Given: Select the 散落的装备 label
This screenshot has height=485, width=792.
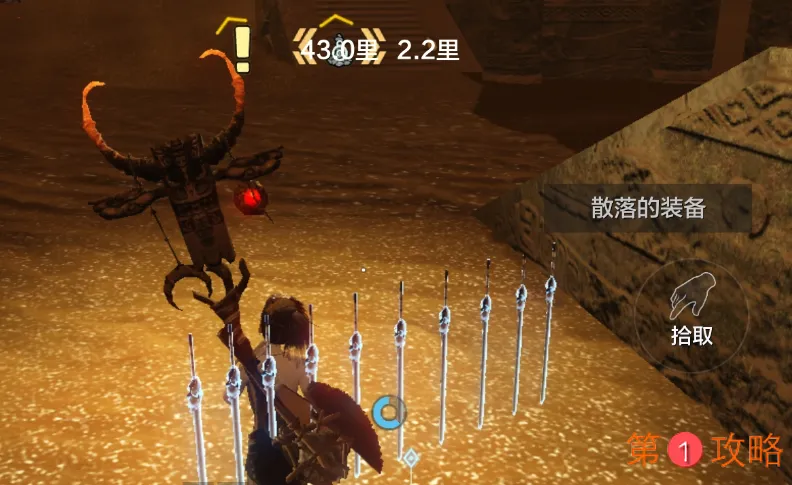Looking at the screenshot, I should (648, 208).
